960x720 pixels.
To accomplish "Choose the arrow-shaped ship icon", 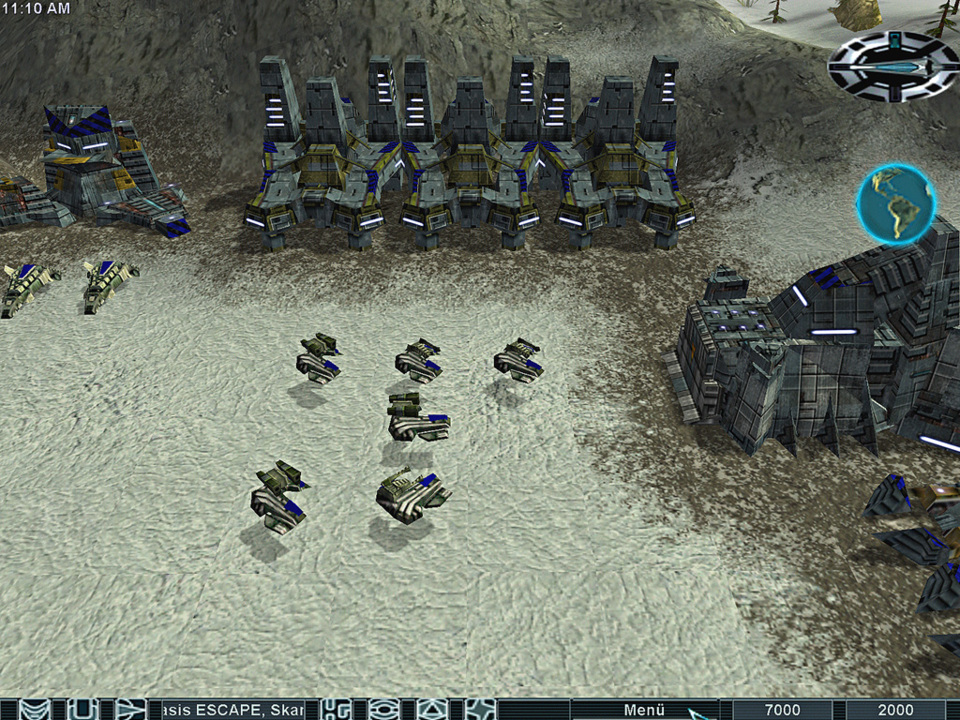I will click(x=128, y=709).
